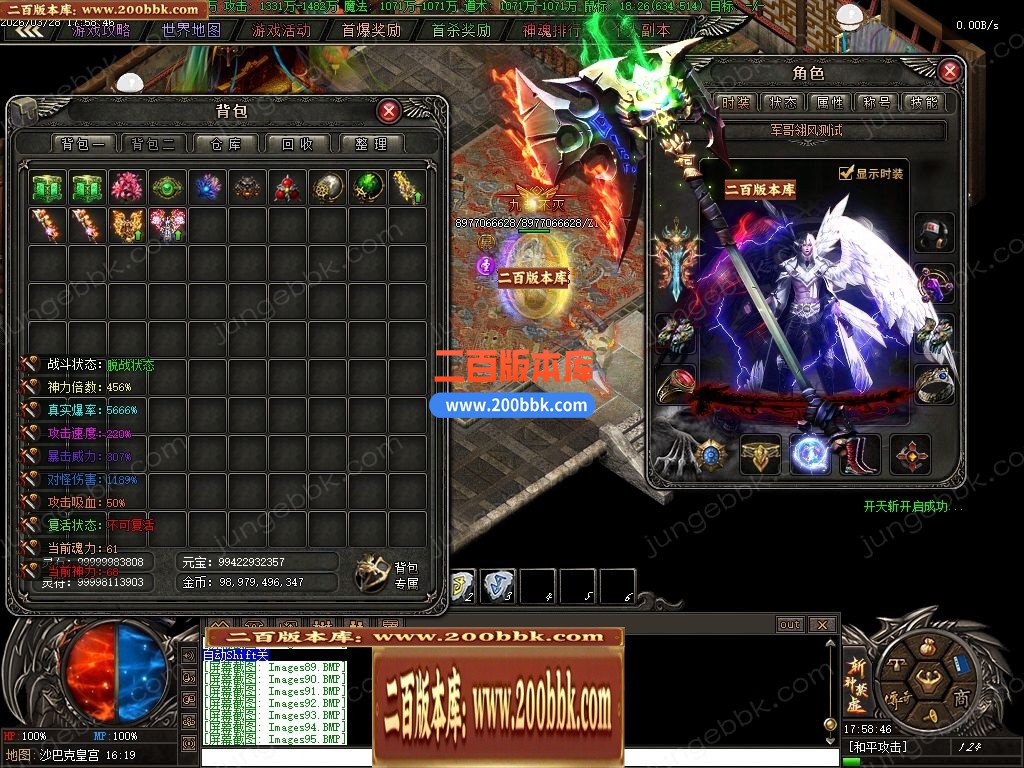Open the 世界地图 world map menu
Screen dimensions: 1024x768
point(191,30)
